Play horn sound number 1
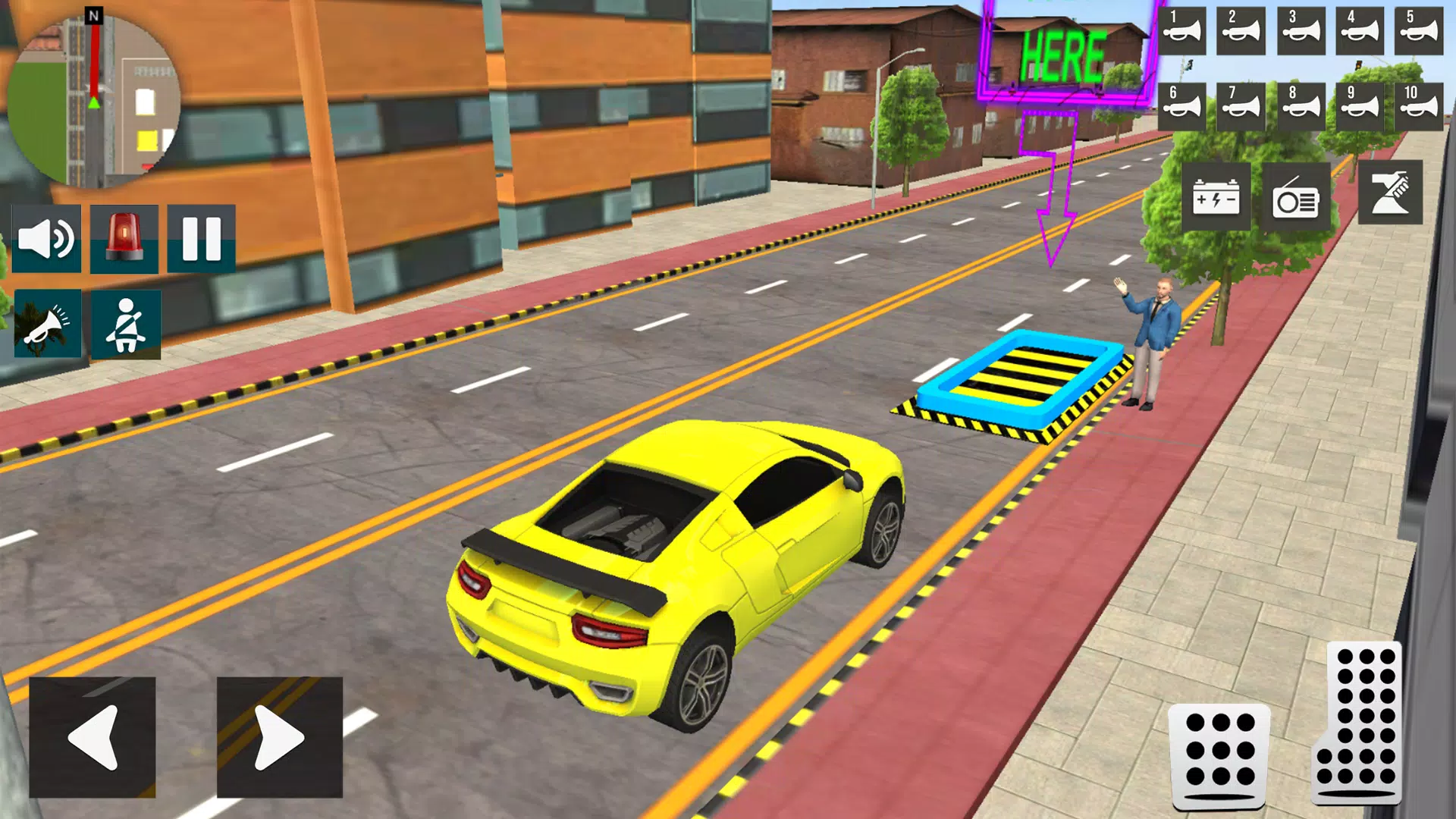Image resolution: width=1456 pixels, height=819 pixels. coord(1185,32)
